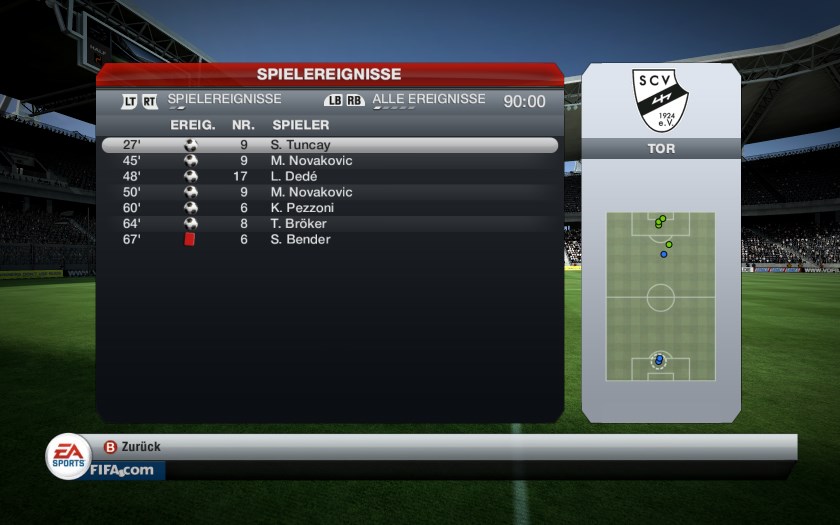Select the S. Tuncay goal event row

(x=330, y=145)
